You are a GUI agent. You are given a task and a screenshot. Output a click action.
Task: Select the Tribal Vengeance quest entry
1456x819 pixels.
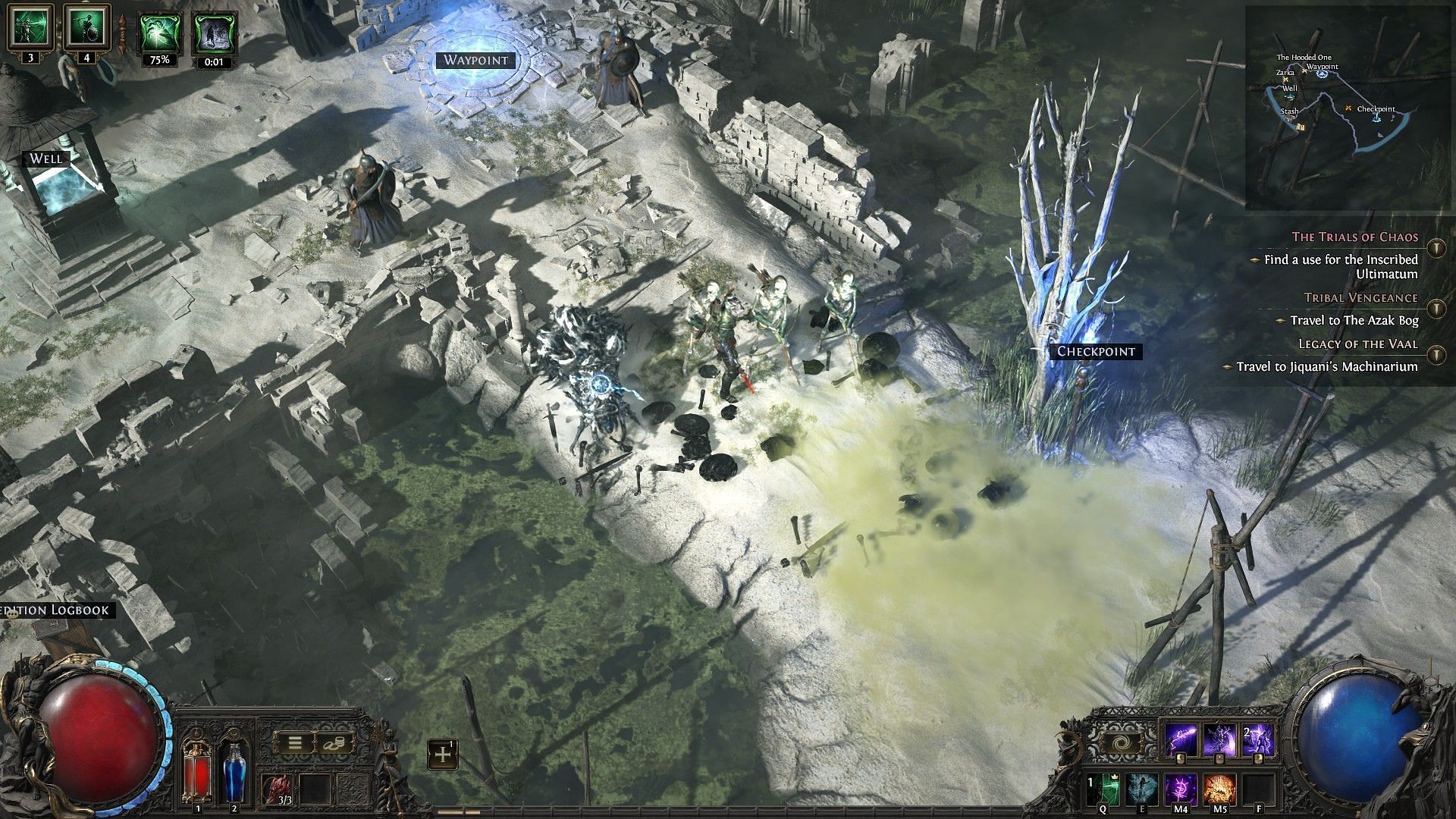1360,298
